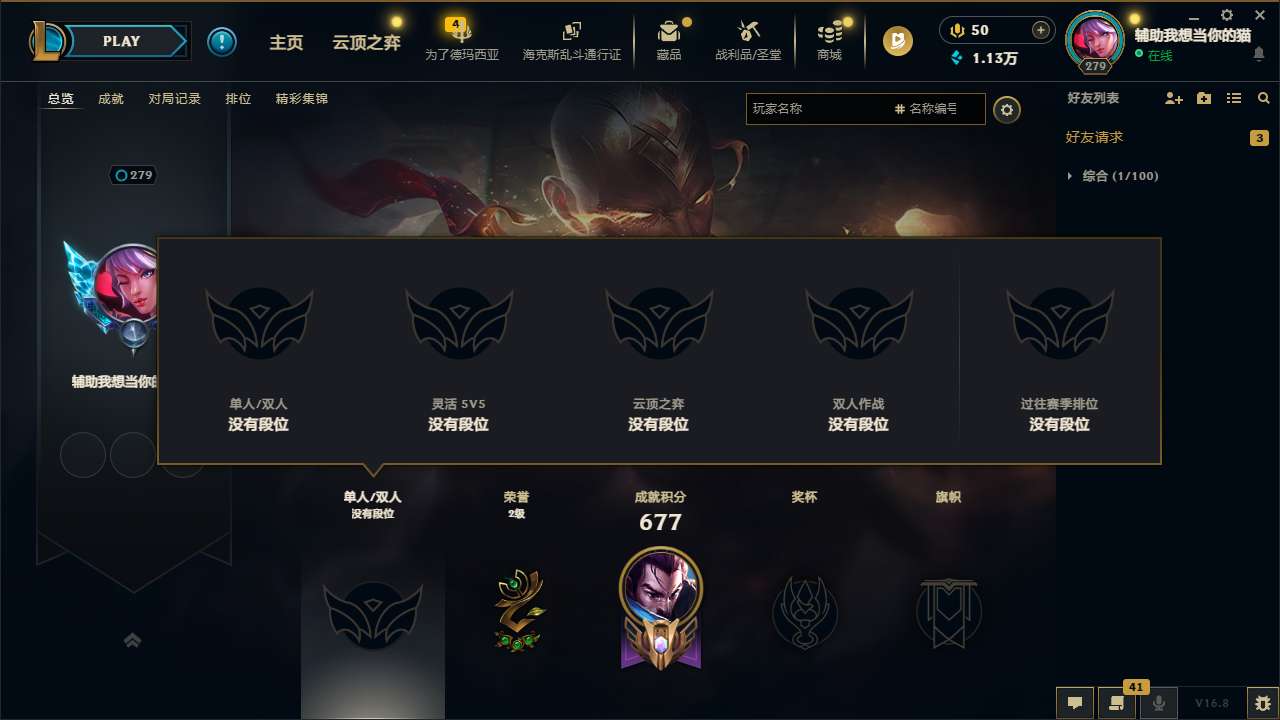
Task: Open missions icon with the 41 badge
Action: click(1117, 703)
